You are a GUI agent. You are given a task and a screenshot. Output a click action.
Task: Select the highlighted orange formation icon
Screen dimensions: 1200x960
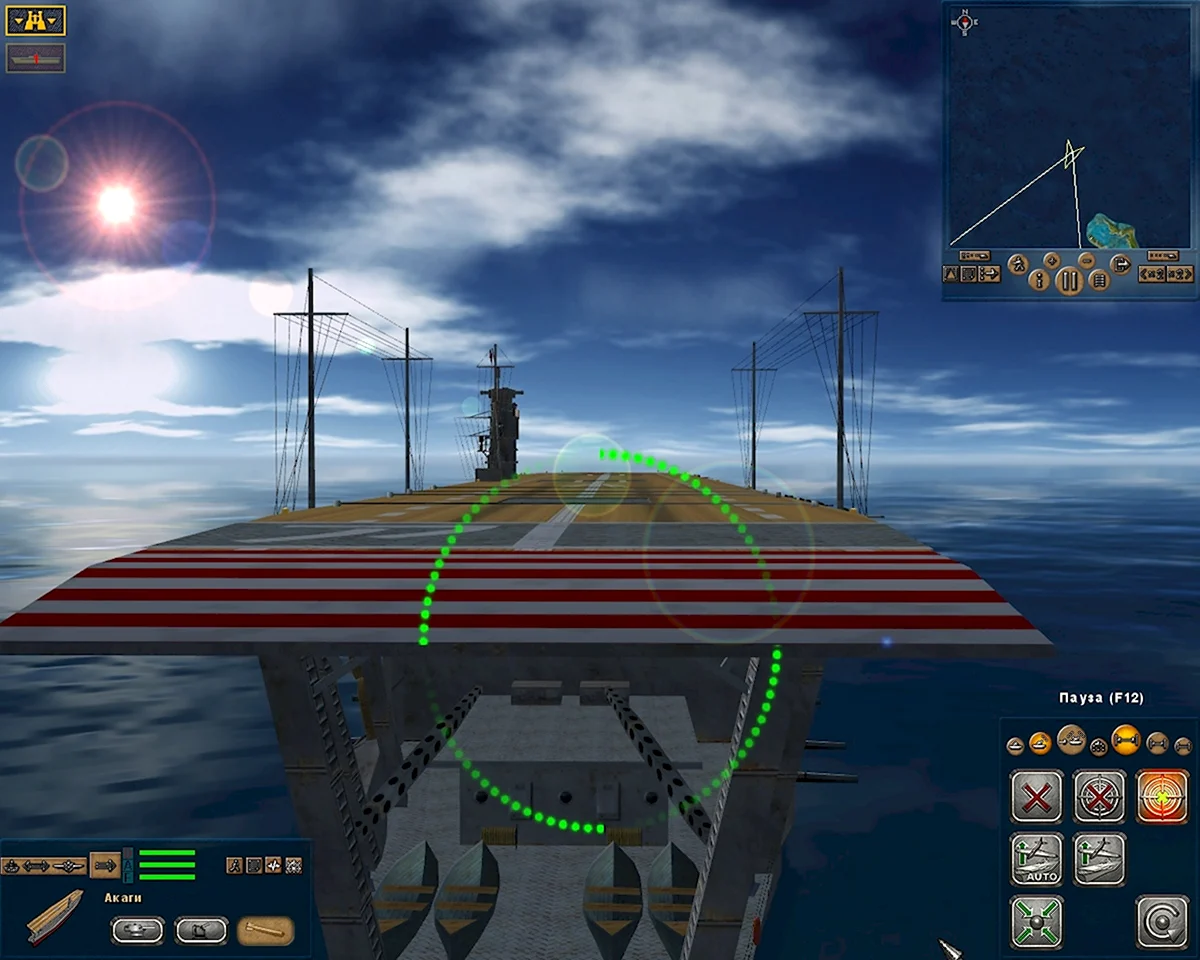pos(1125,741)
